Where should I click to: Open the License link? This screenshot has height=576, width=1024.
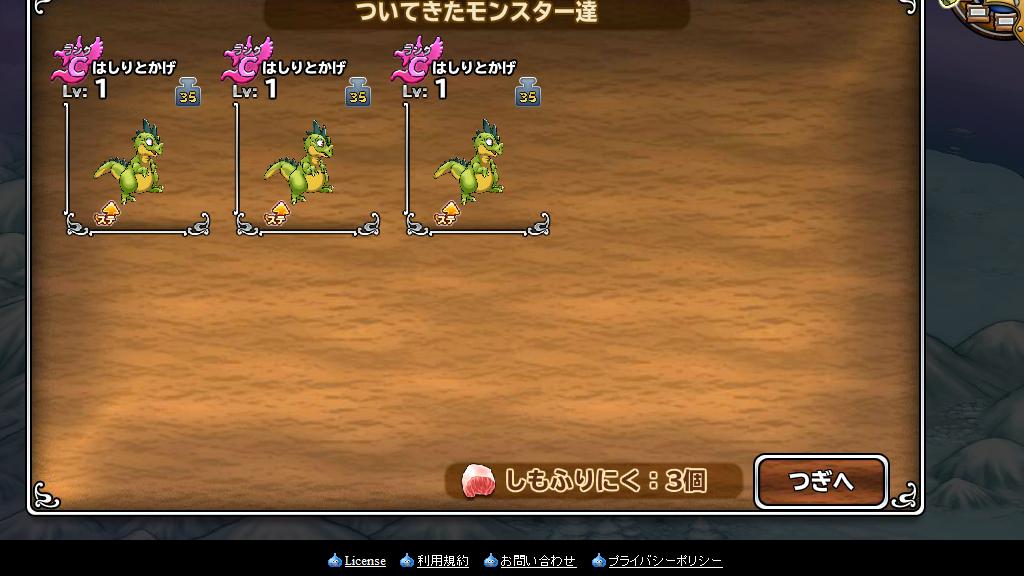tap(365, 561)
